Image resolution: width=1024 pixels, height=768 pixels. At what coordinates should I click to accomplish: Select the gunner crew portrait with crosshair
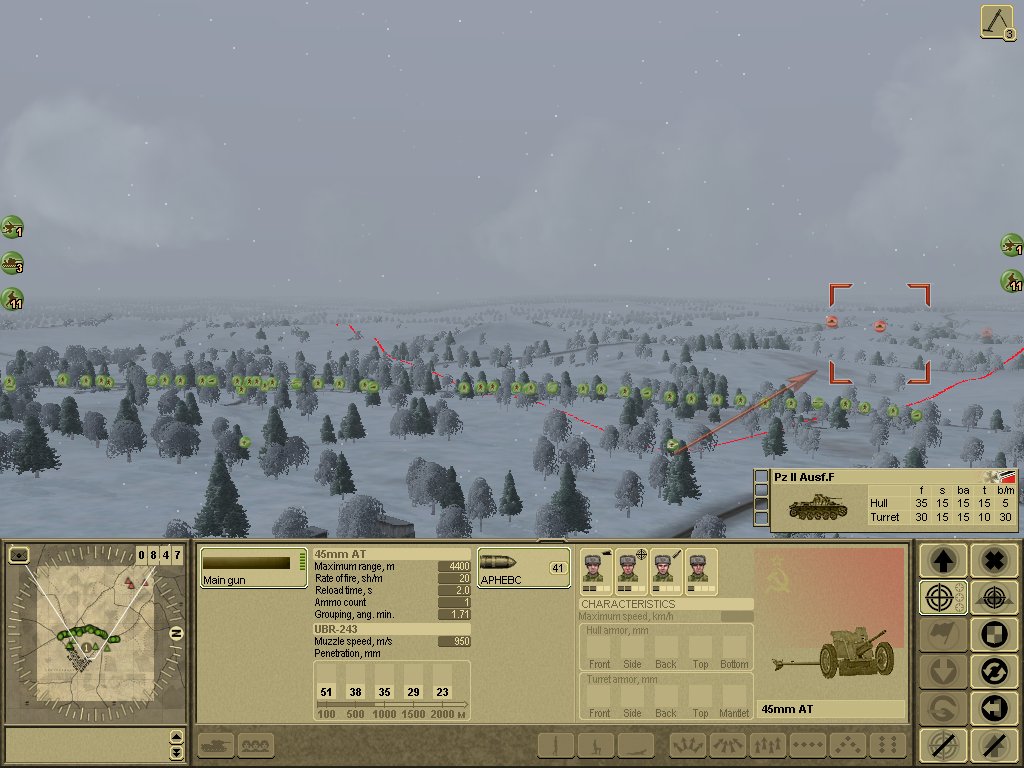pyautogui.click(x=630, y=571)
